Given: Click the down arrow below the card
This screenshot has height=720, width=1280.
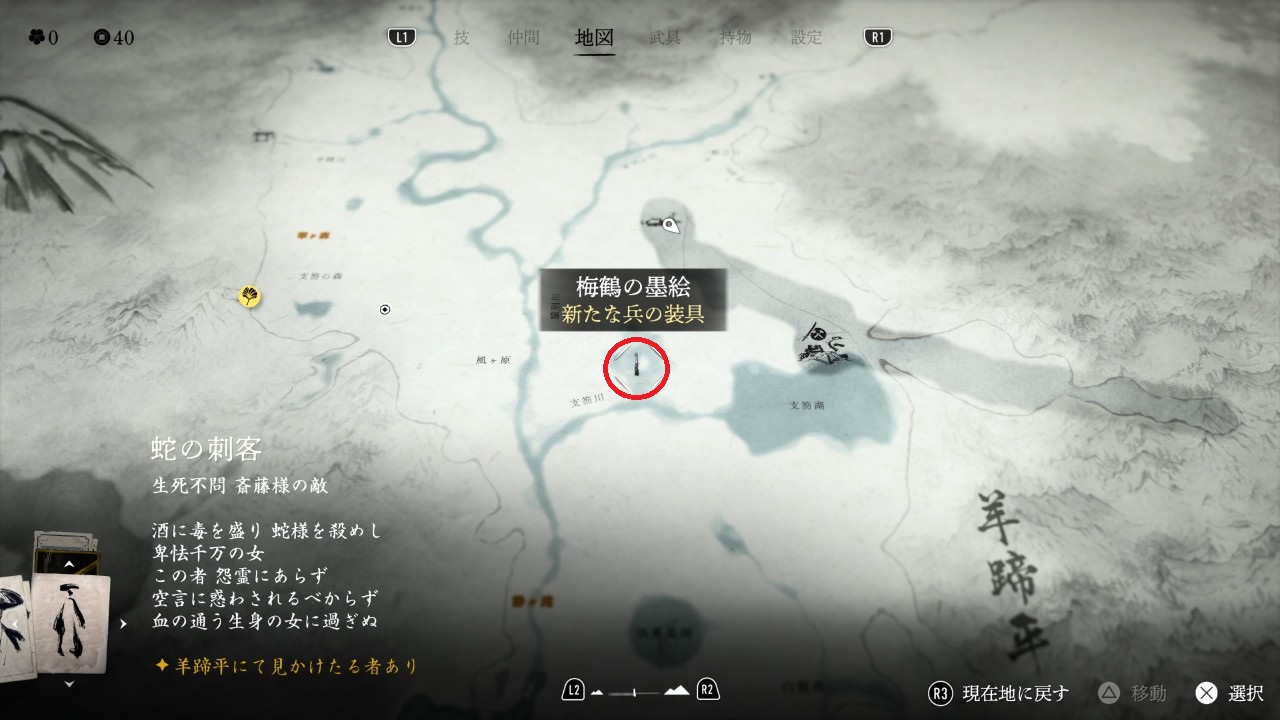Looking at the screenshot, I should coord(68,684).
